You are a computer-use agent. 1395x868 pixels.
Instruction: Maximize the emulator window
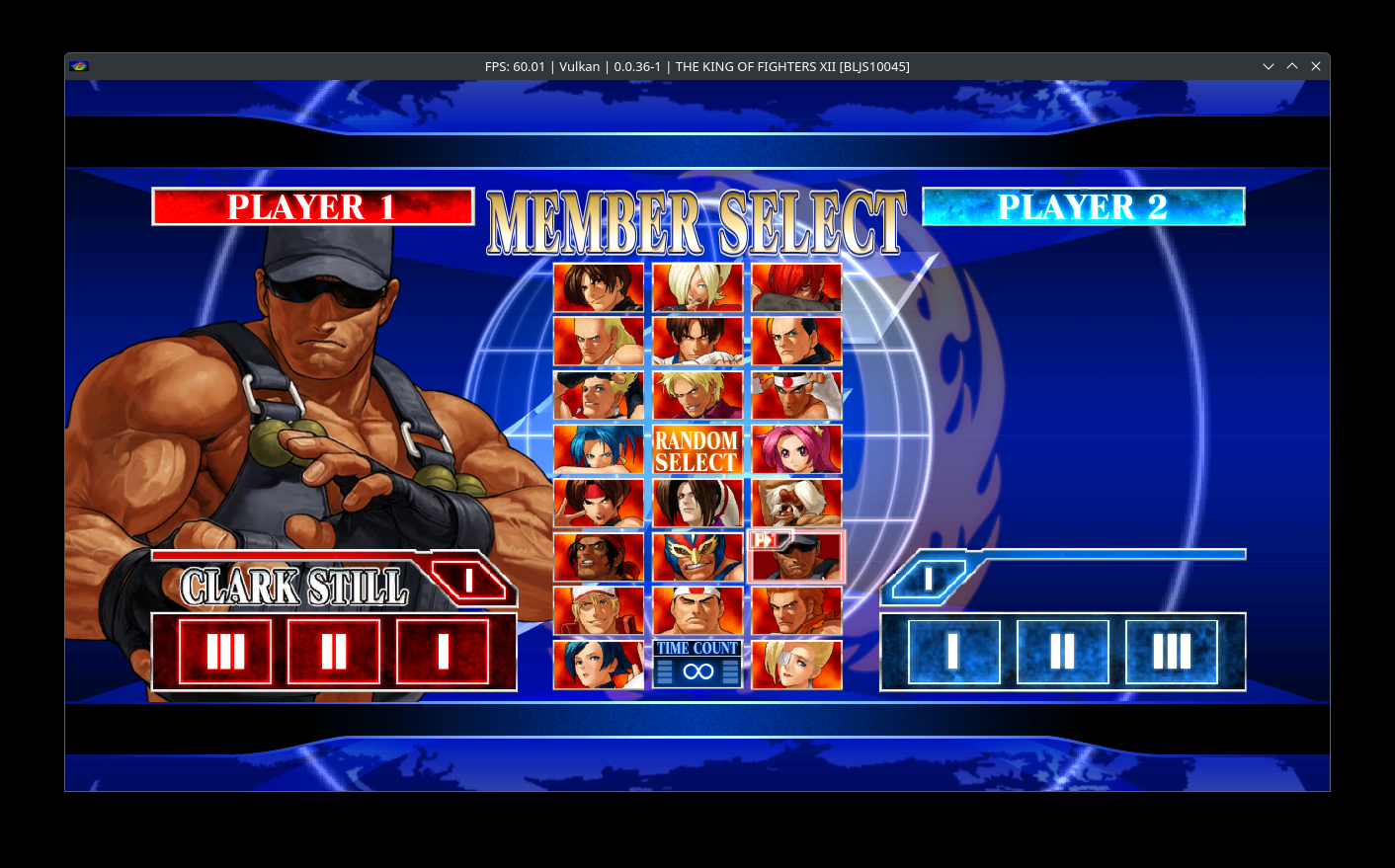point(1291,66)
